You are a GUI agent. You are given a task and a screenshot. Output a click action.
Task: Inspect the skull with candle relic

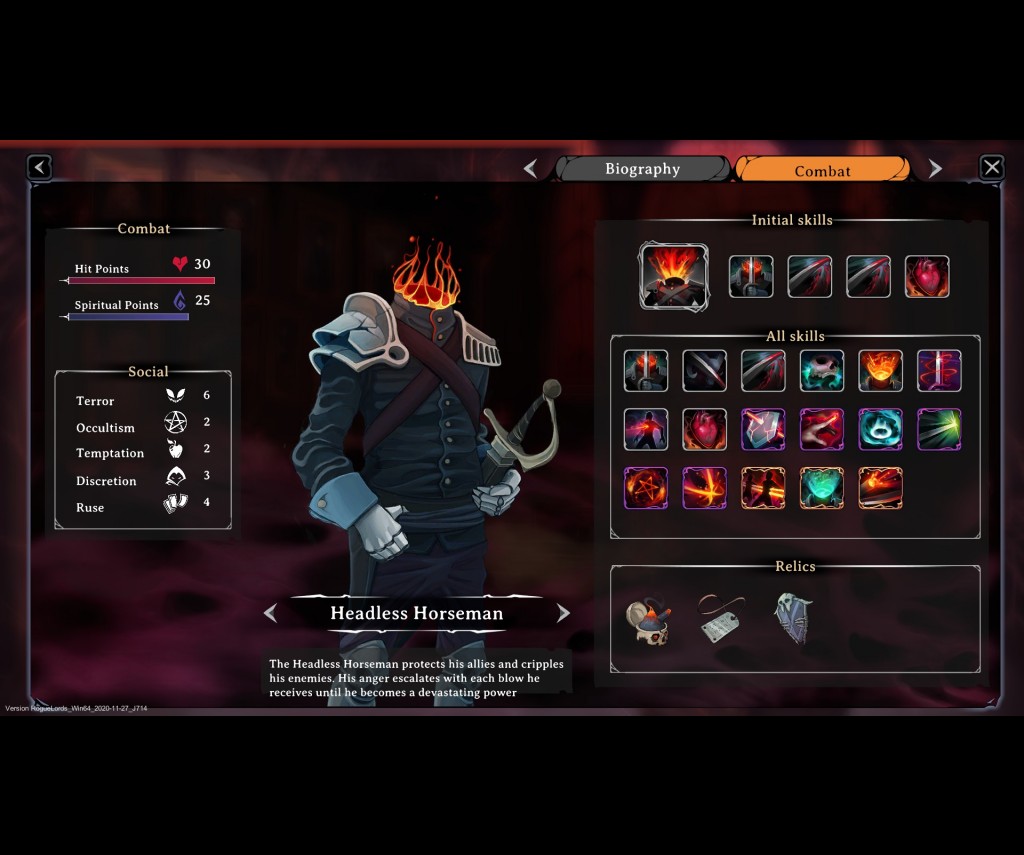pyautogui.click(x=647, y=622)
